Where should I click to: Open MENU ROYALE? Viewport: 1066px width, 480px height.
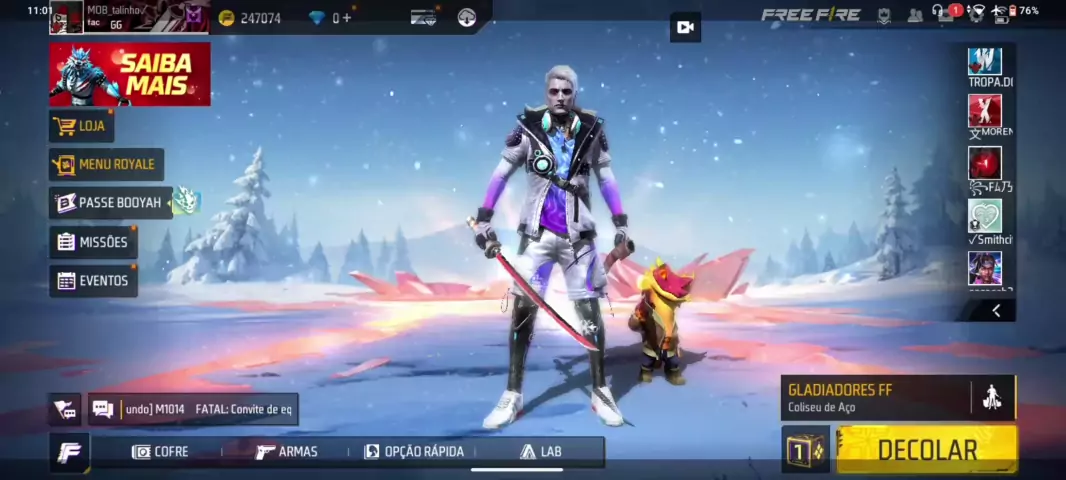pyautogui.click(x=106, y=164)
